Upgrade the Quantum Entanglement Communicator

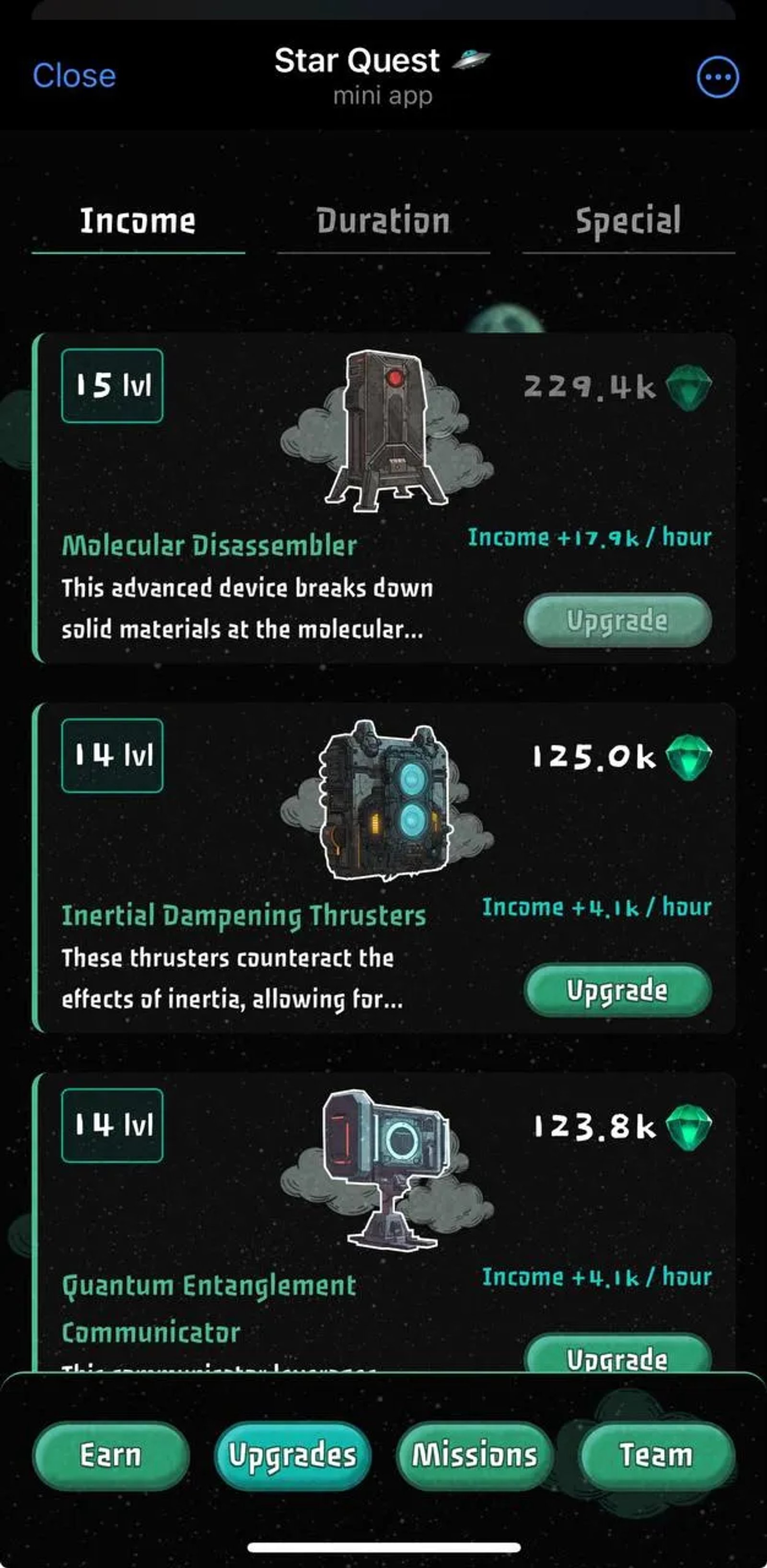(616, 1359)
